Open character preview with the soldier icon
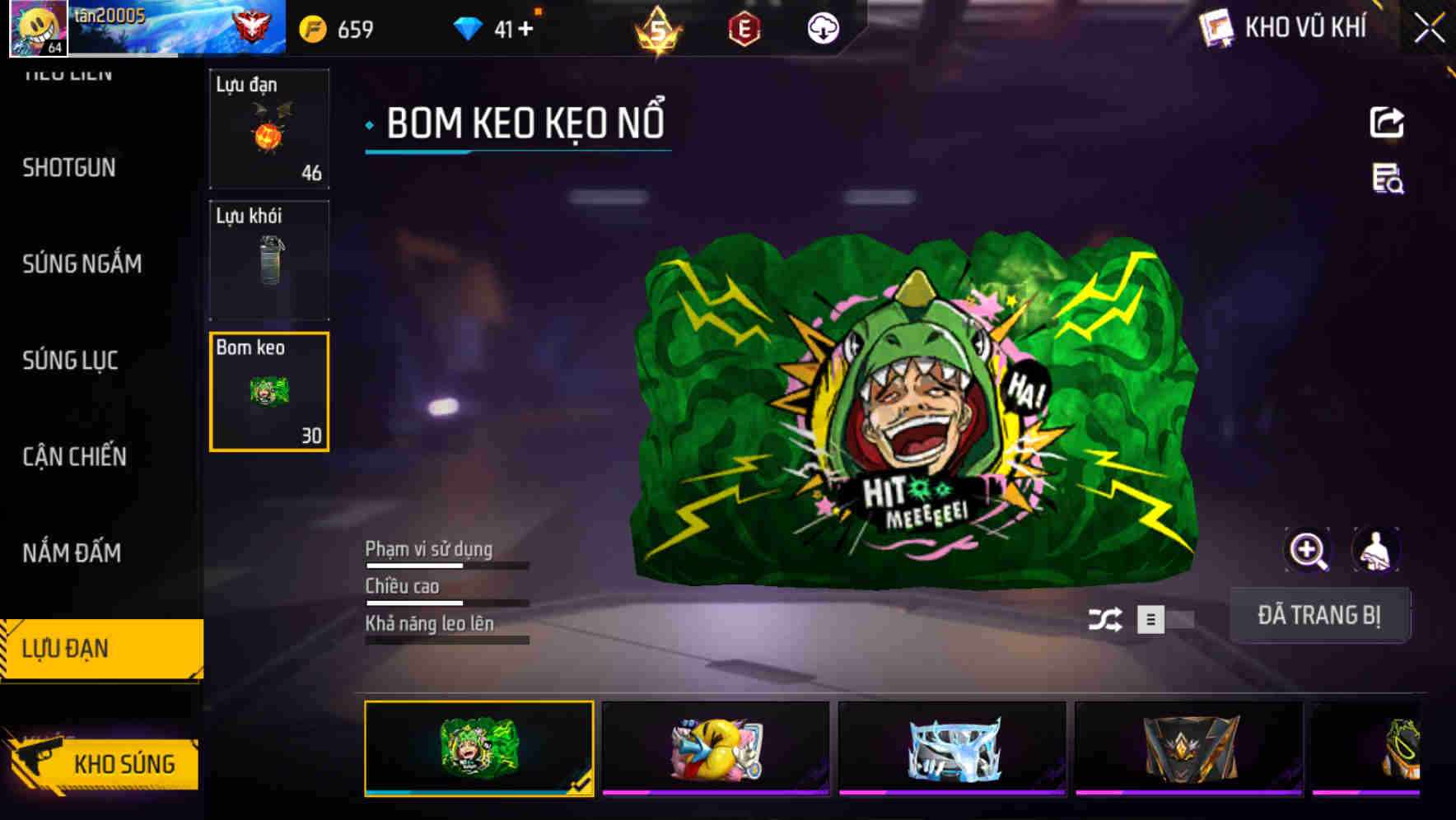This screenshot has height=820, width=1456. click(1374, 549)
